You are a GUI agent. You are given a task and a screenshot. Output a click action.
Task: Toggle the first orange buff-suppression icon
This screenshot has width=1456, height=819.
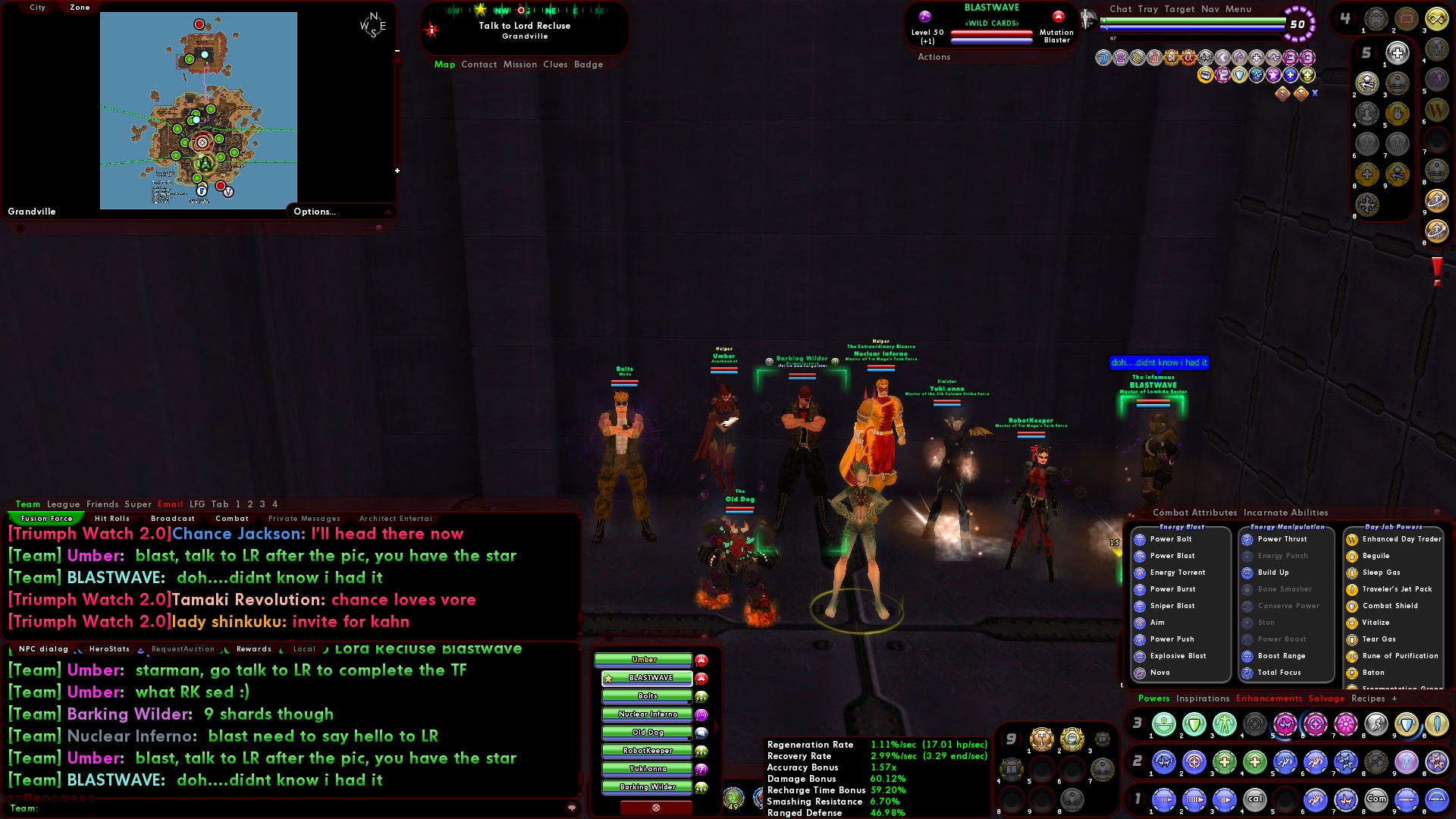(1282, 93)
